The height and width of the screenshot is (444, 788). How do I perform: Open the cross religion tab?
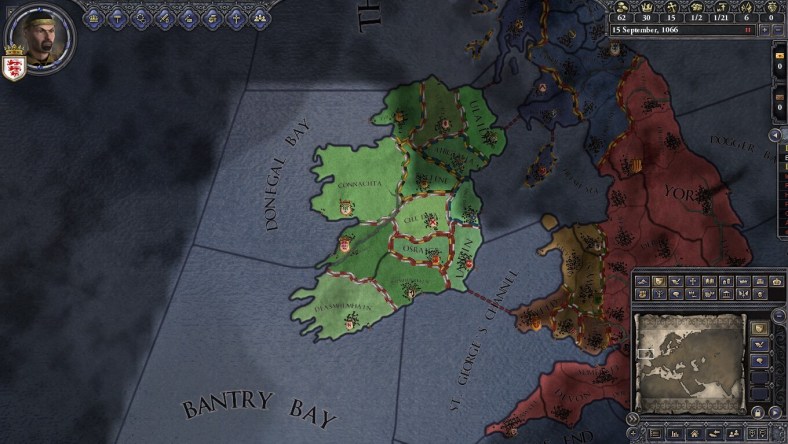click(x=234, y=17)
